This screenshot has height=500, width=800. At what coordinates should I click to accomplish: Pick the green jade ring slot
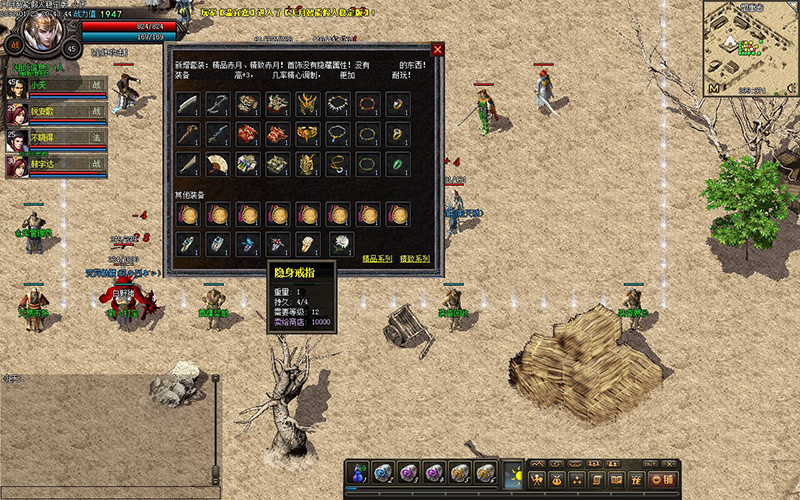(397, 162)
